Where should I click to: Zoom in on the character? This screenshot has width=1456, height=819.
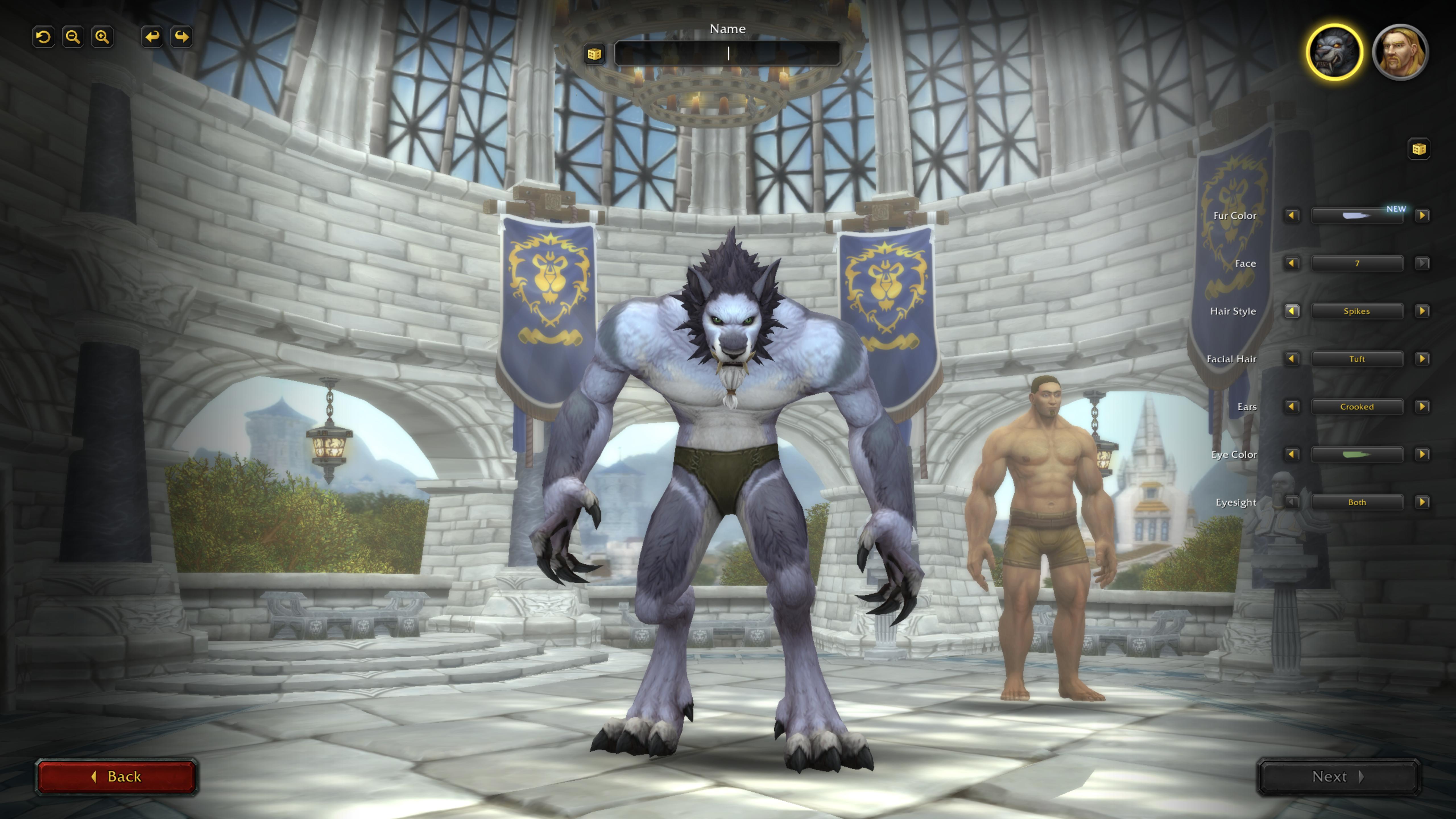point(102,37)
